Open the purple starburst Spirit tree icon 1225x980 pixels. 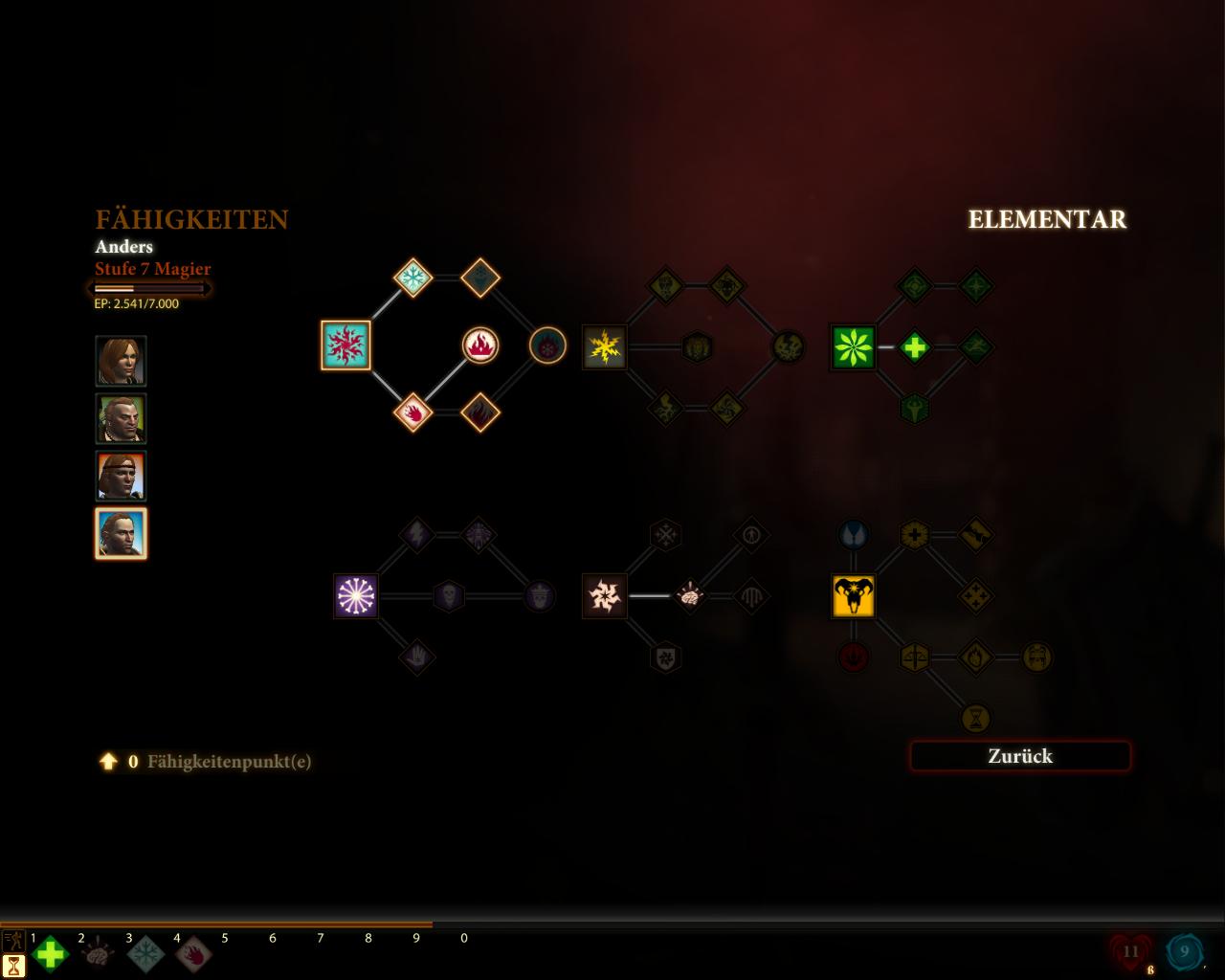[356, 596]
